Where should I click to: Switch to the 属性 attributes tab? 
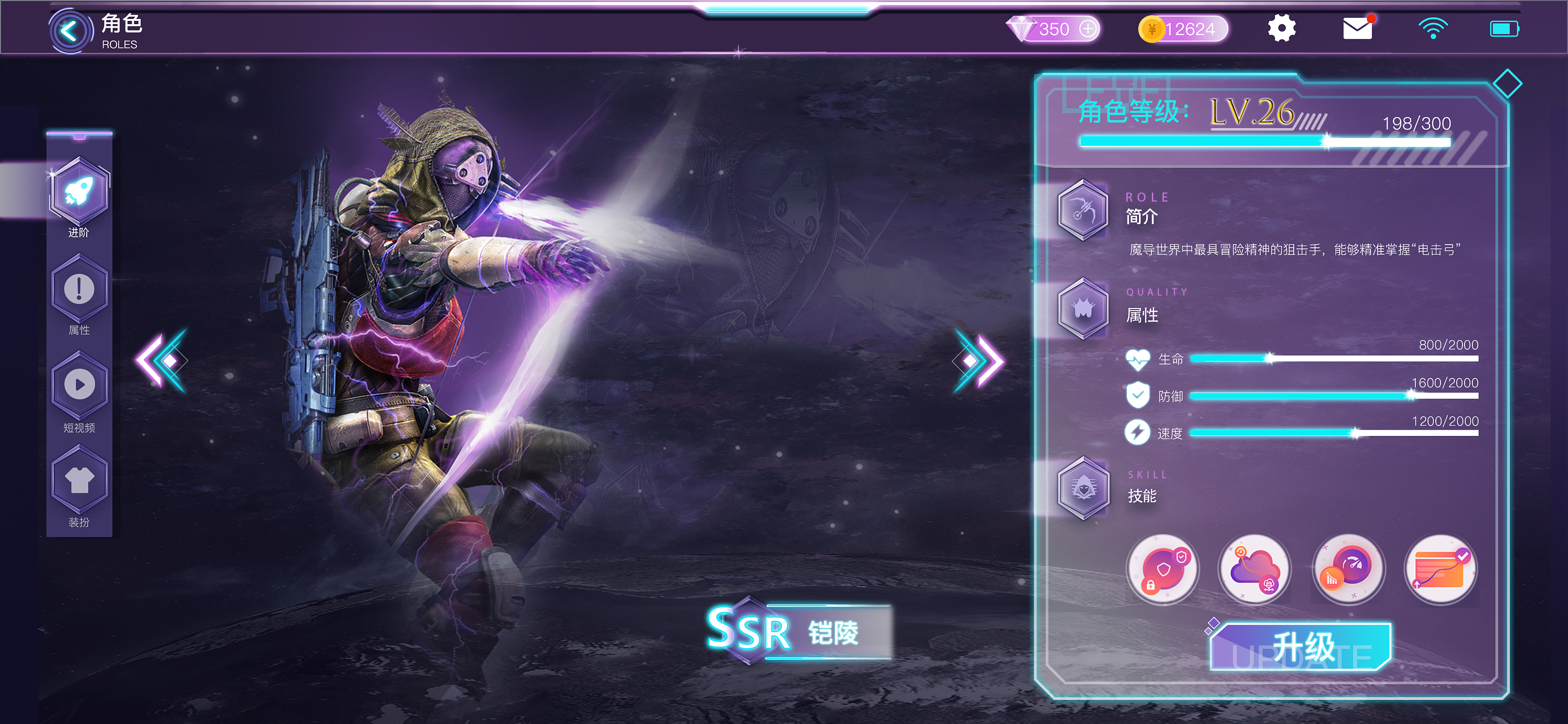coord(79,289)
